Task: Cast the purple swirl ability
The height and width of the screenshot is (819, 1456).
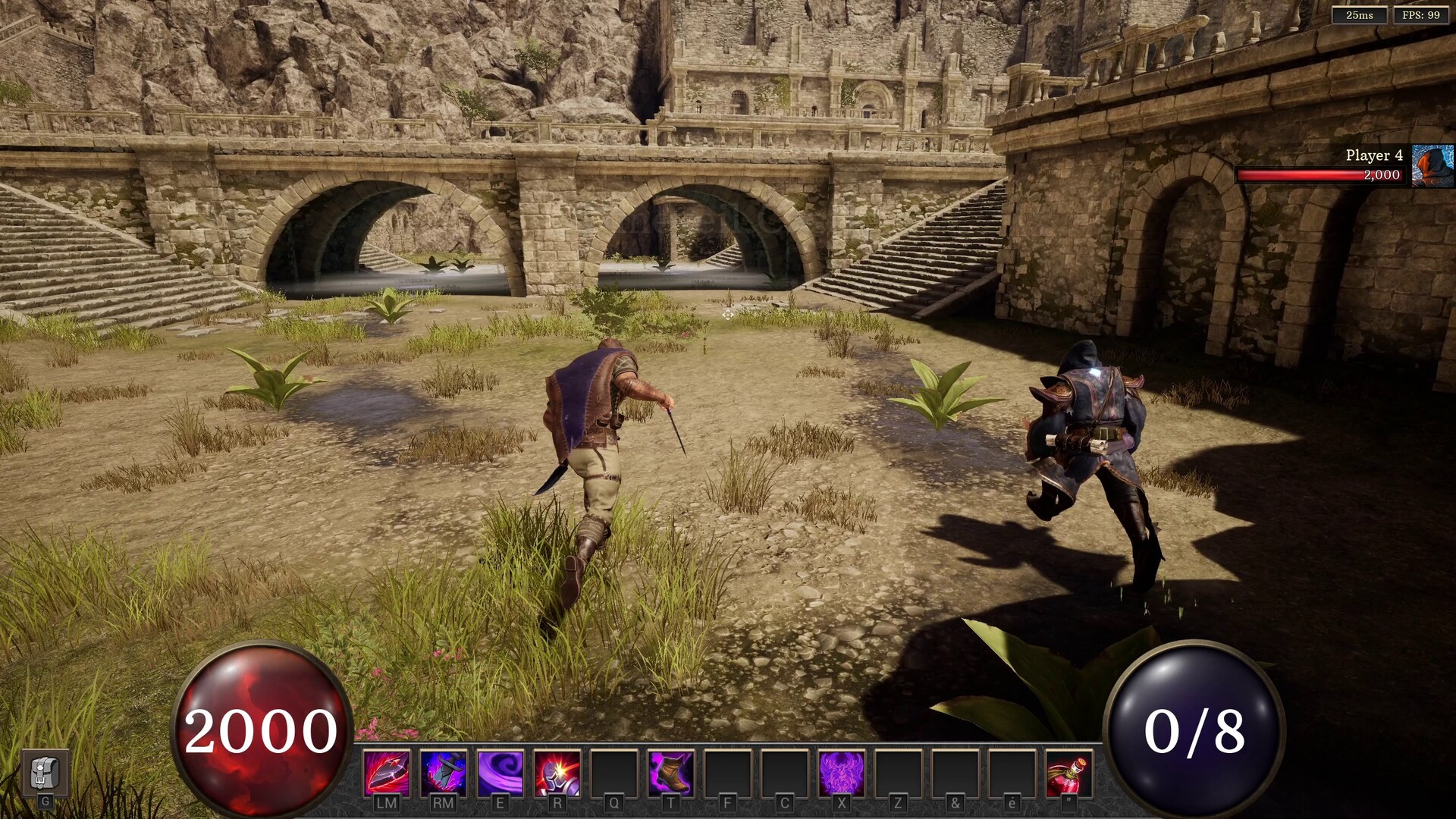Action: click(500, 773)
